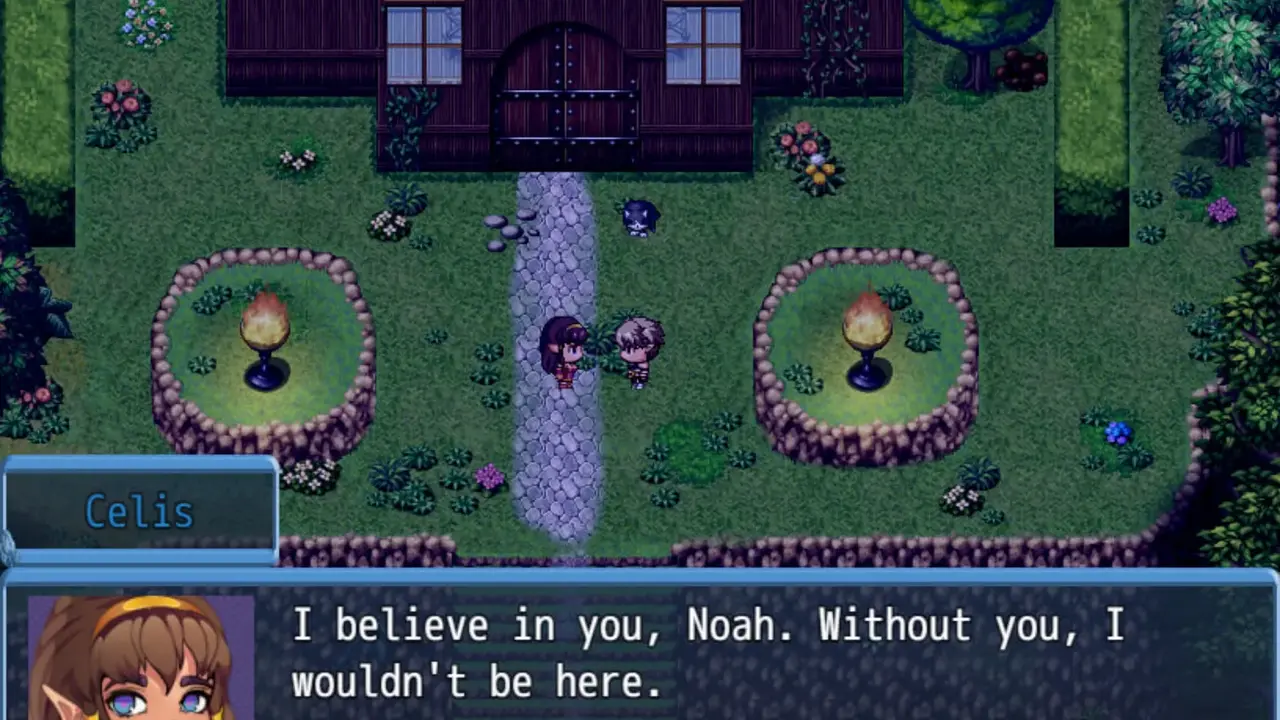Advance the dialogue in Celis's message box

pyautogui.click(x=706, y=652)
